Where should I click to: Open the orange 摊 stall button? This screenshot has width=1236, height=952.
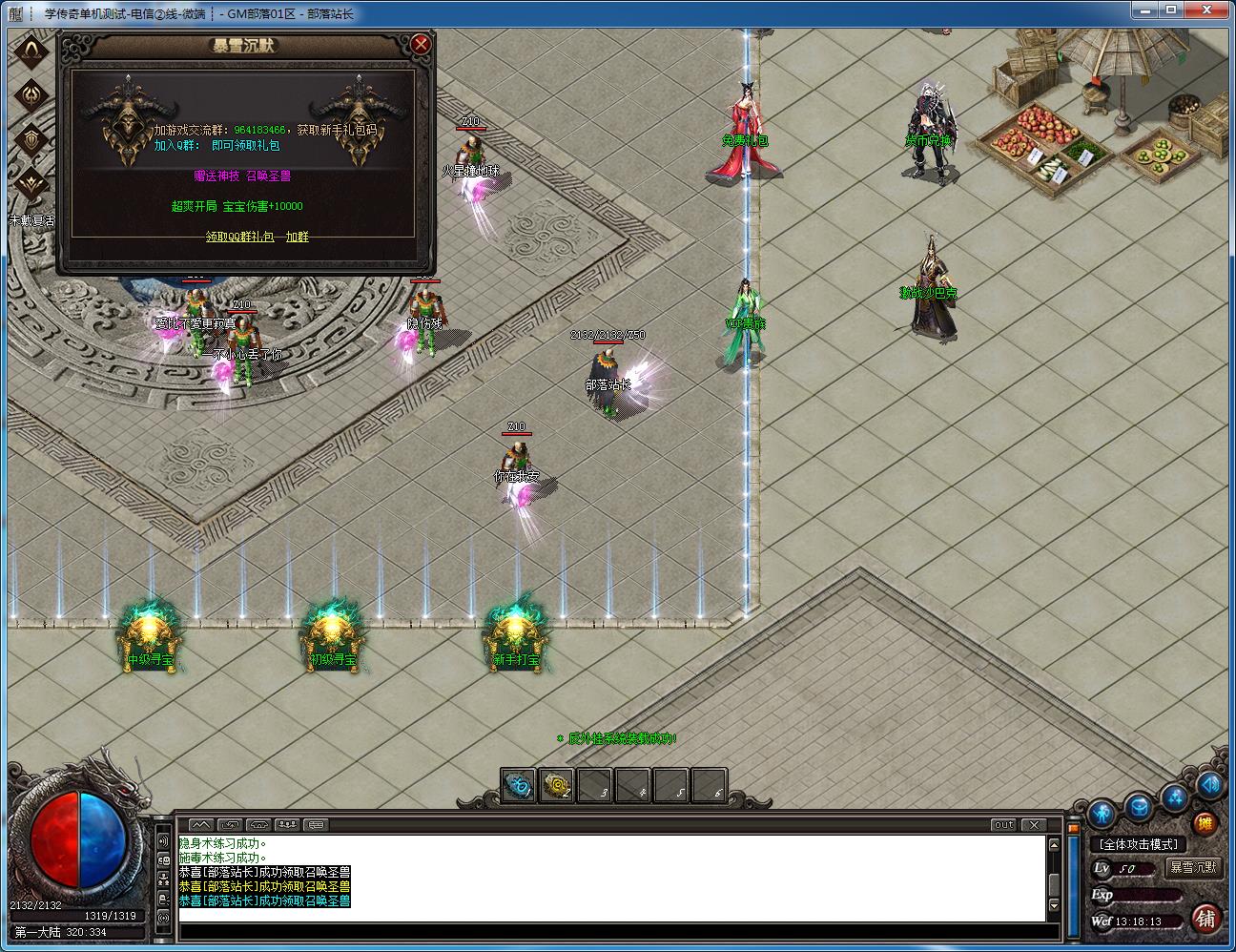[1206, 824]
